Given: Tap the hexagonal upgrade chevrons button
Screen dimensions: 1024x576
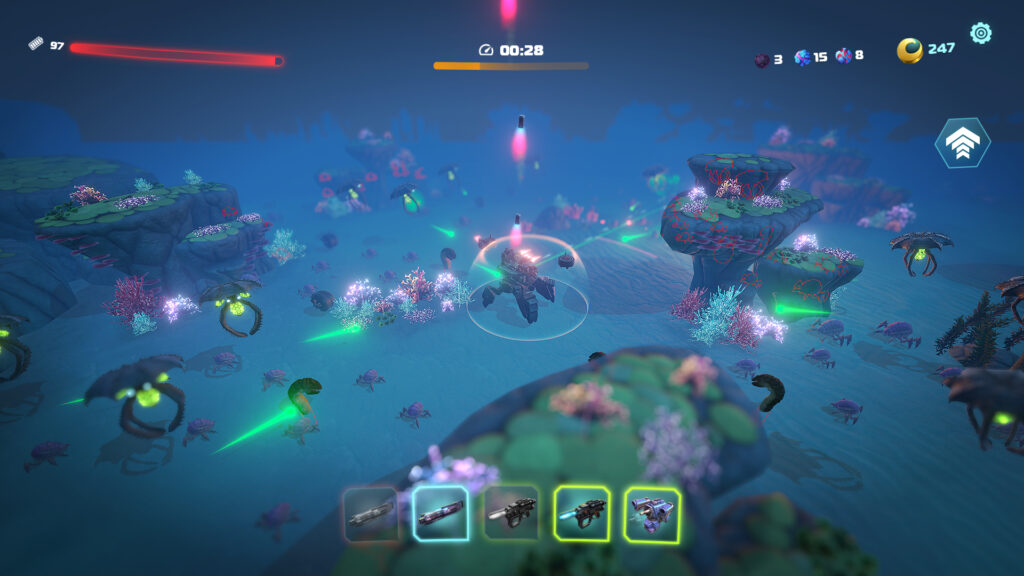Looking at the screenshot, I should pyautogui.click(x=962, y=143).
